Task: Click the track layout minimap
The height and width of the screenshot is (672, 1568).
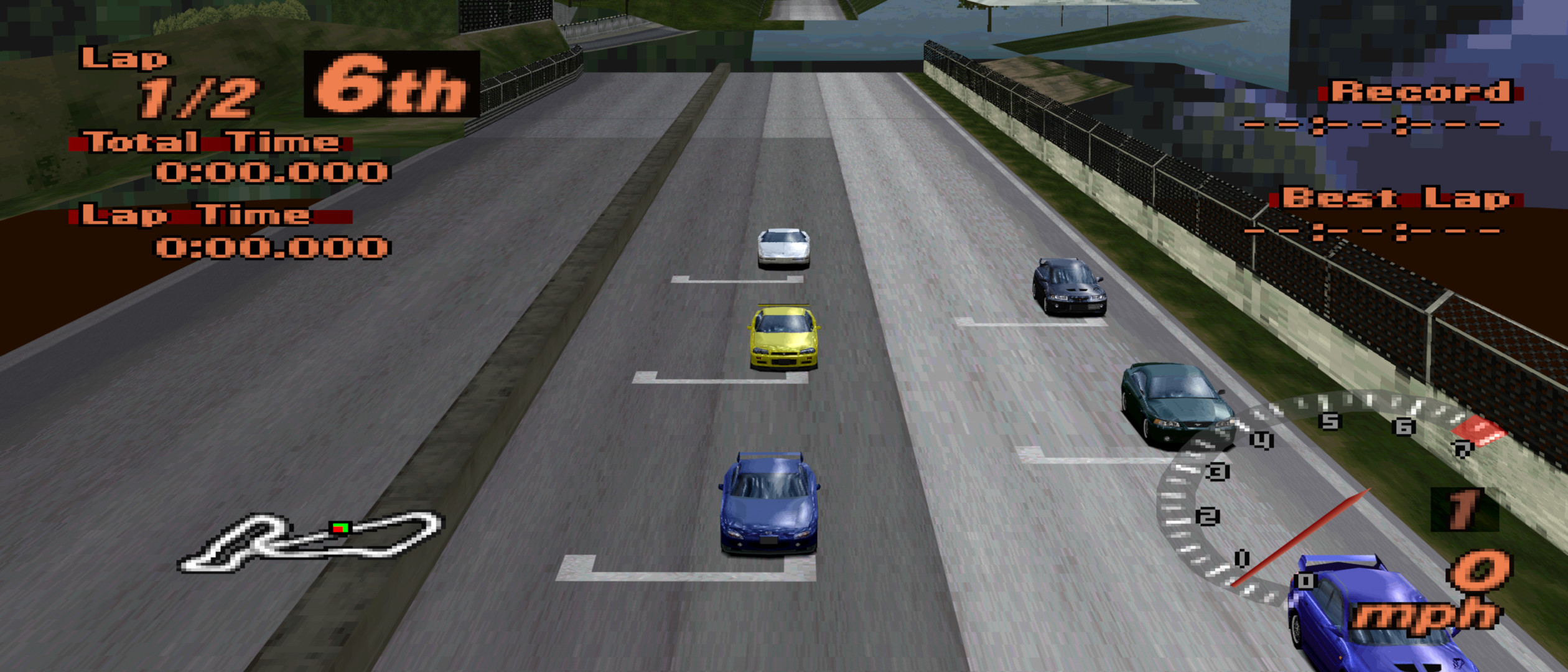Action: click(309, 543)
